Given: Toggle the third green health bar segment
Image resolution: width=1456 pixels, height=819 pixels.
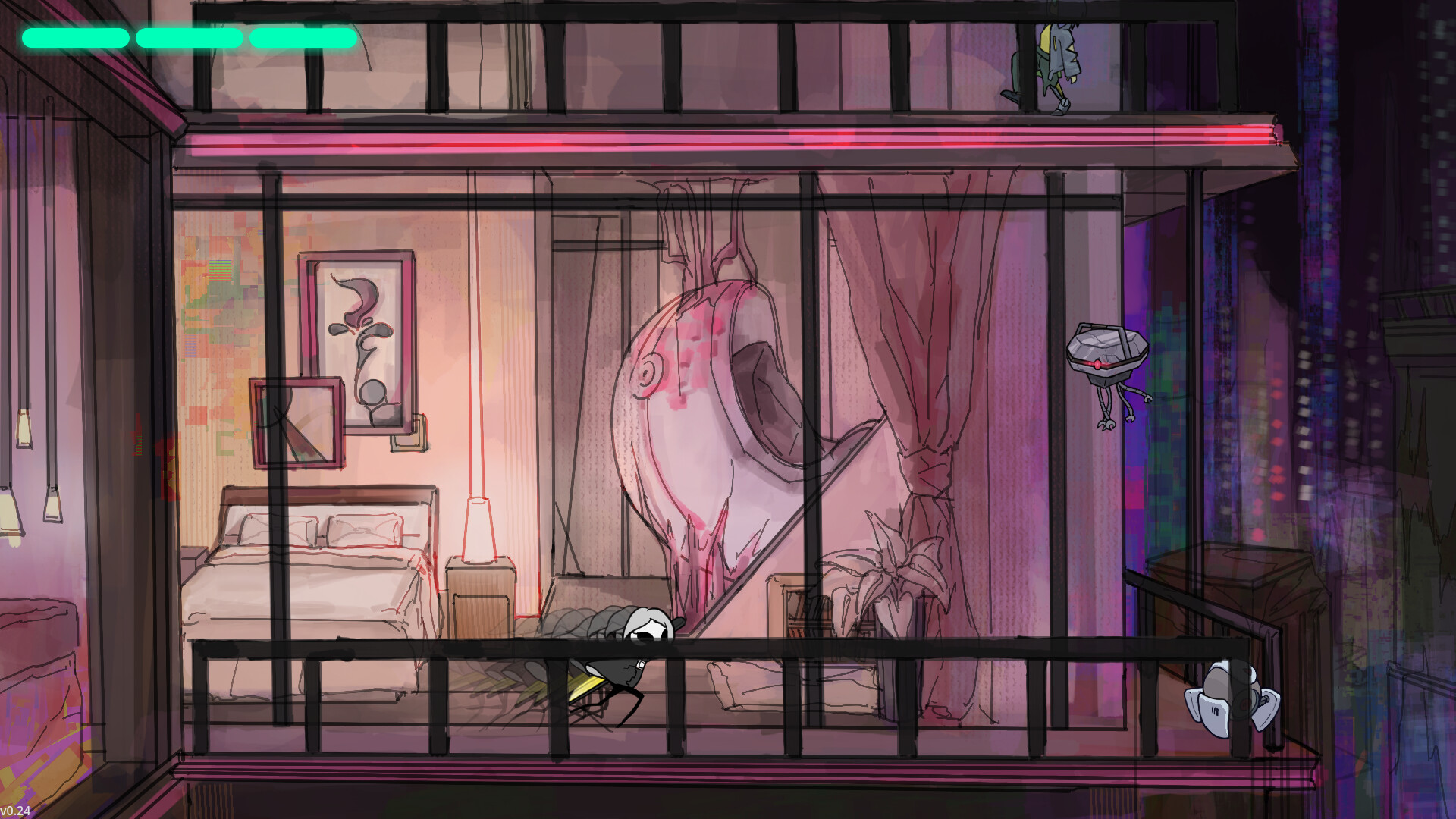Looking at the screenshot, I should click(x=303, y=36).
